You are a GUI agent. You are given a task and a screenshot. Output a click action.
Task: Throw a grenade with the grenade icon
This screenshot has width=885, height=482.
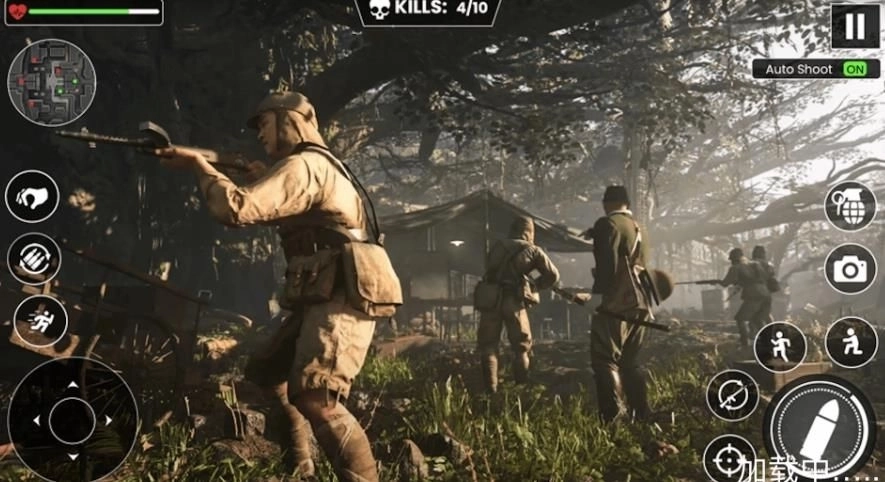click(850, 206)
